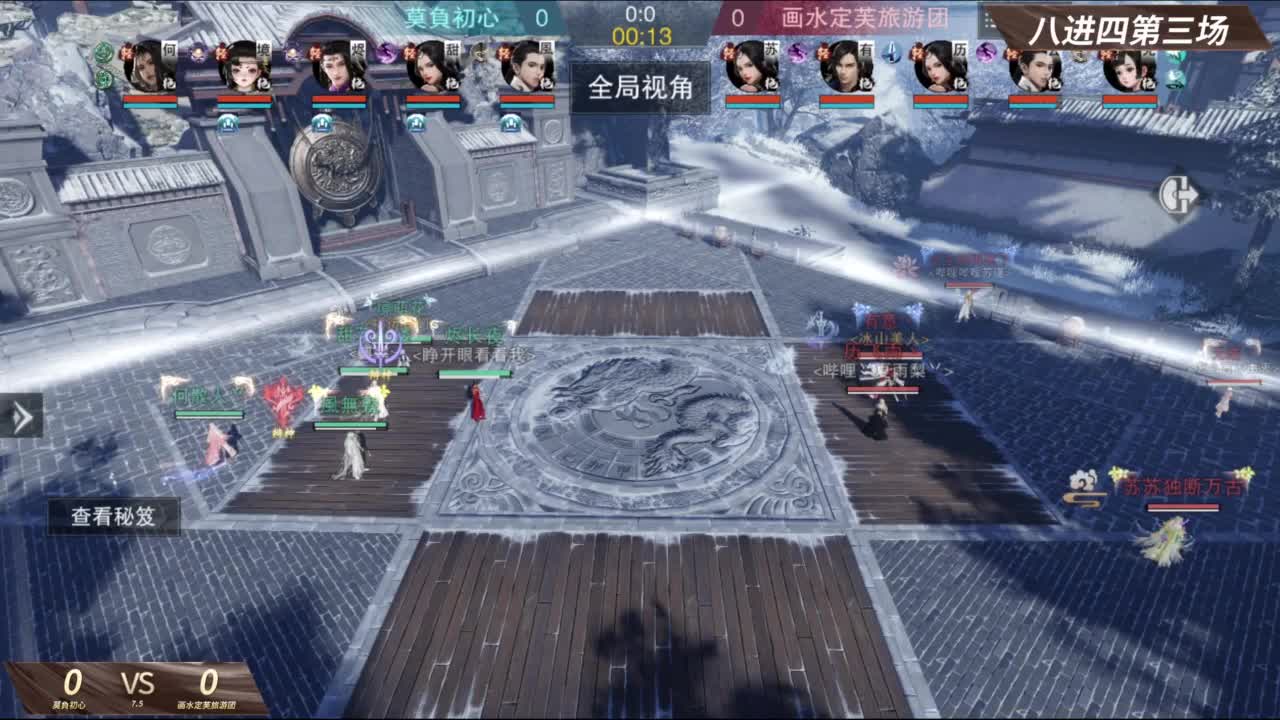This screenshot has height=720, width=1280.
Task: Select the purple buff icon next to 苏's portrait
Action: (x=795, y=53)
